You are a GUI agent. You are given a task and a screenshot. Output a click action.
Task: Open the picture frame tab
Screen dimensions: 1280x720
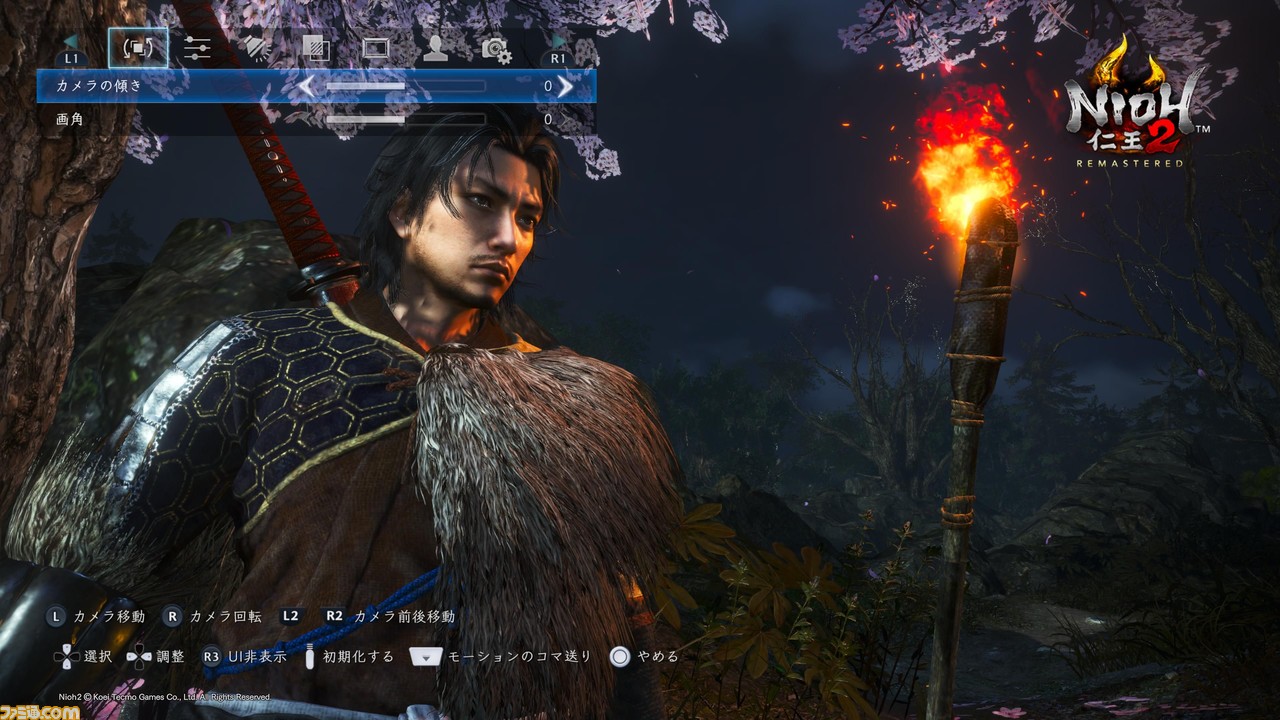click(x=376, y=48)
